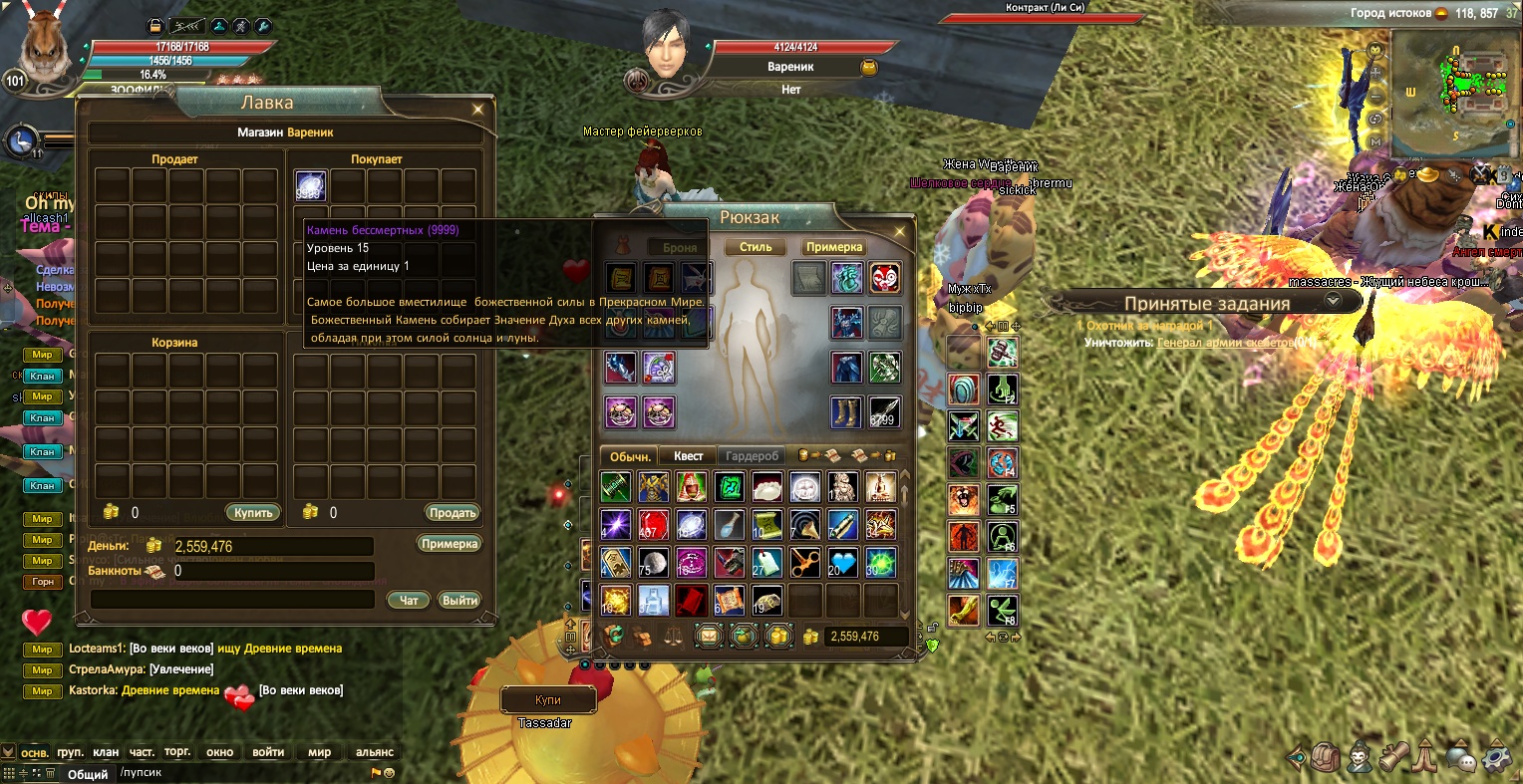This screenshot has height=784, width=1523.
Task: Zoom out the minimap with minus button
Action: [x=1376, y=97]
